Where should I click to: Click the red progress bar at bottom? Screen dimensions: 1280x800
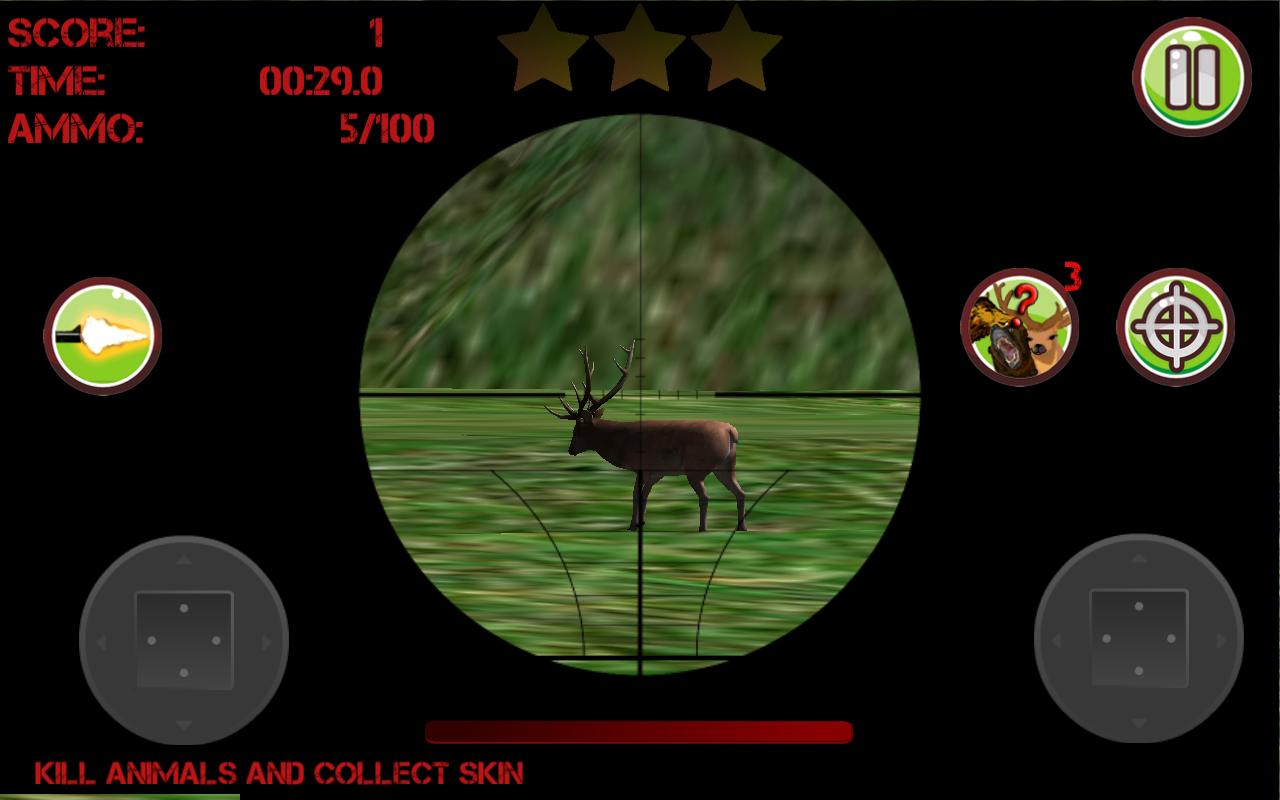pos(640,729)
